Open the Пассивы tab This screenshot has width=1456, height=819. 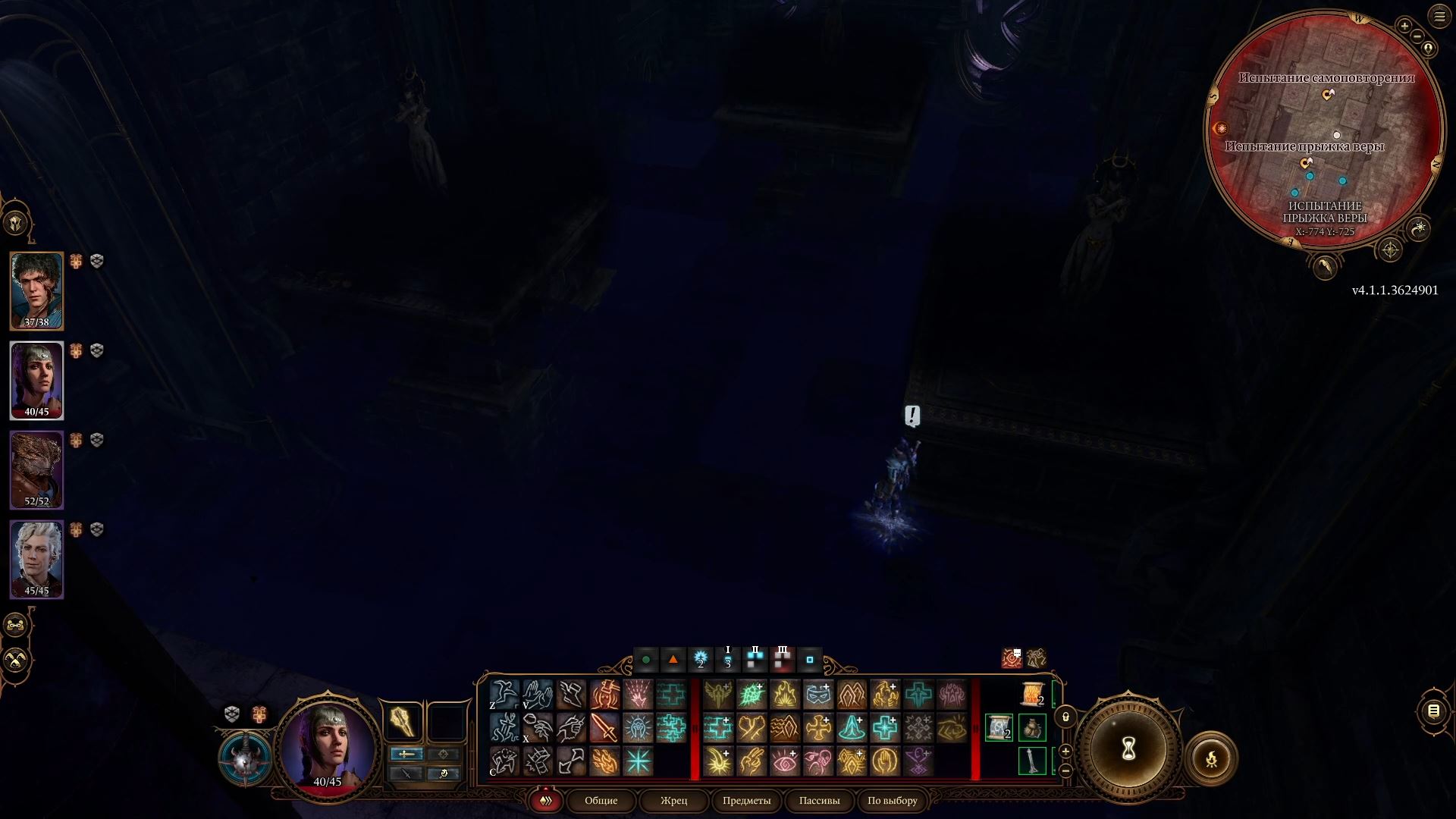point(819,800)
